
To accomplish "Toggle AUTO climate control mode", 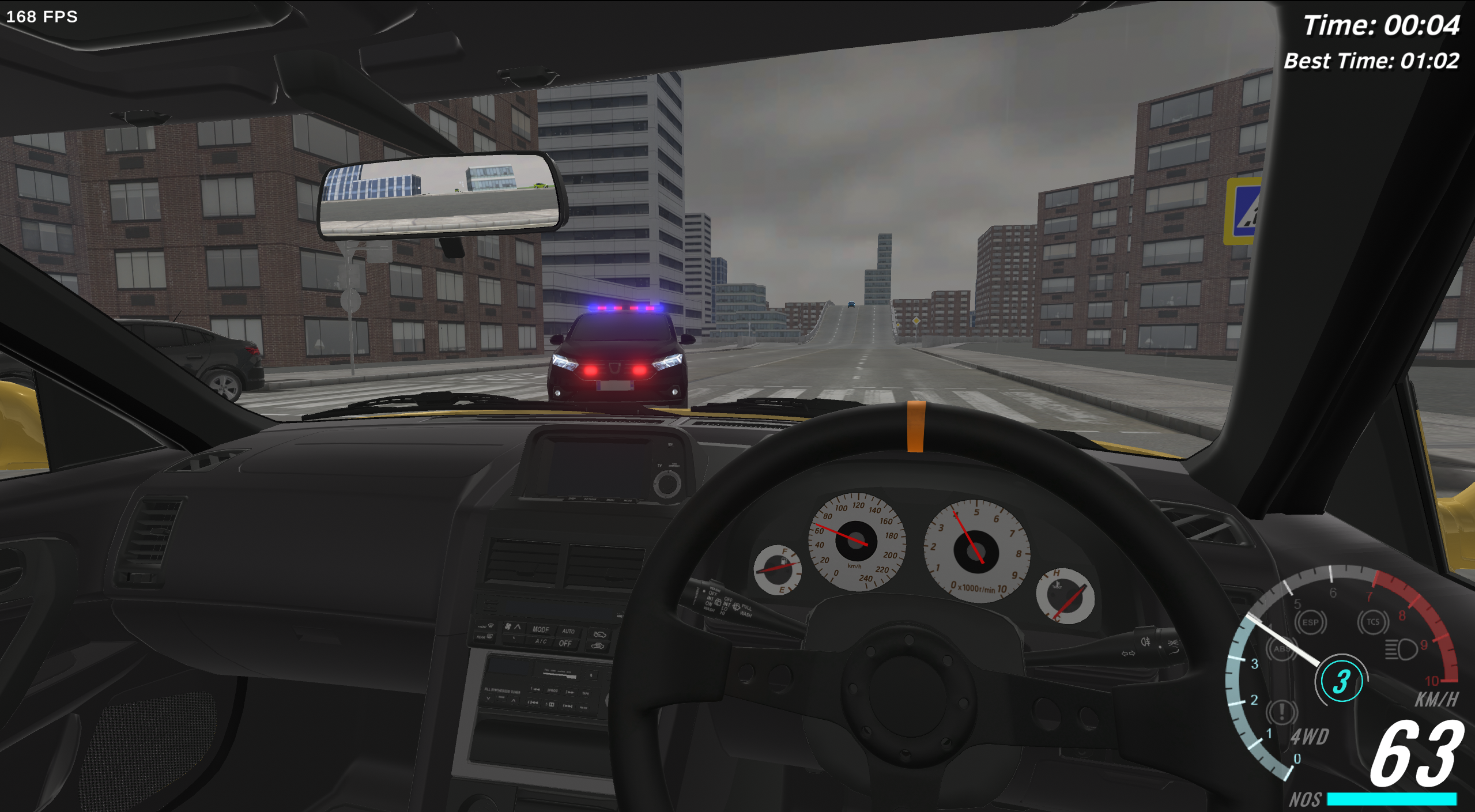I will pyautogui.click(x=568, y=632).
